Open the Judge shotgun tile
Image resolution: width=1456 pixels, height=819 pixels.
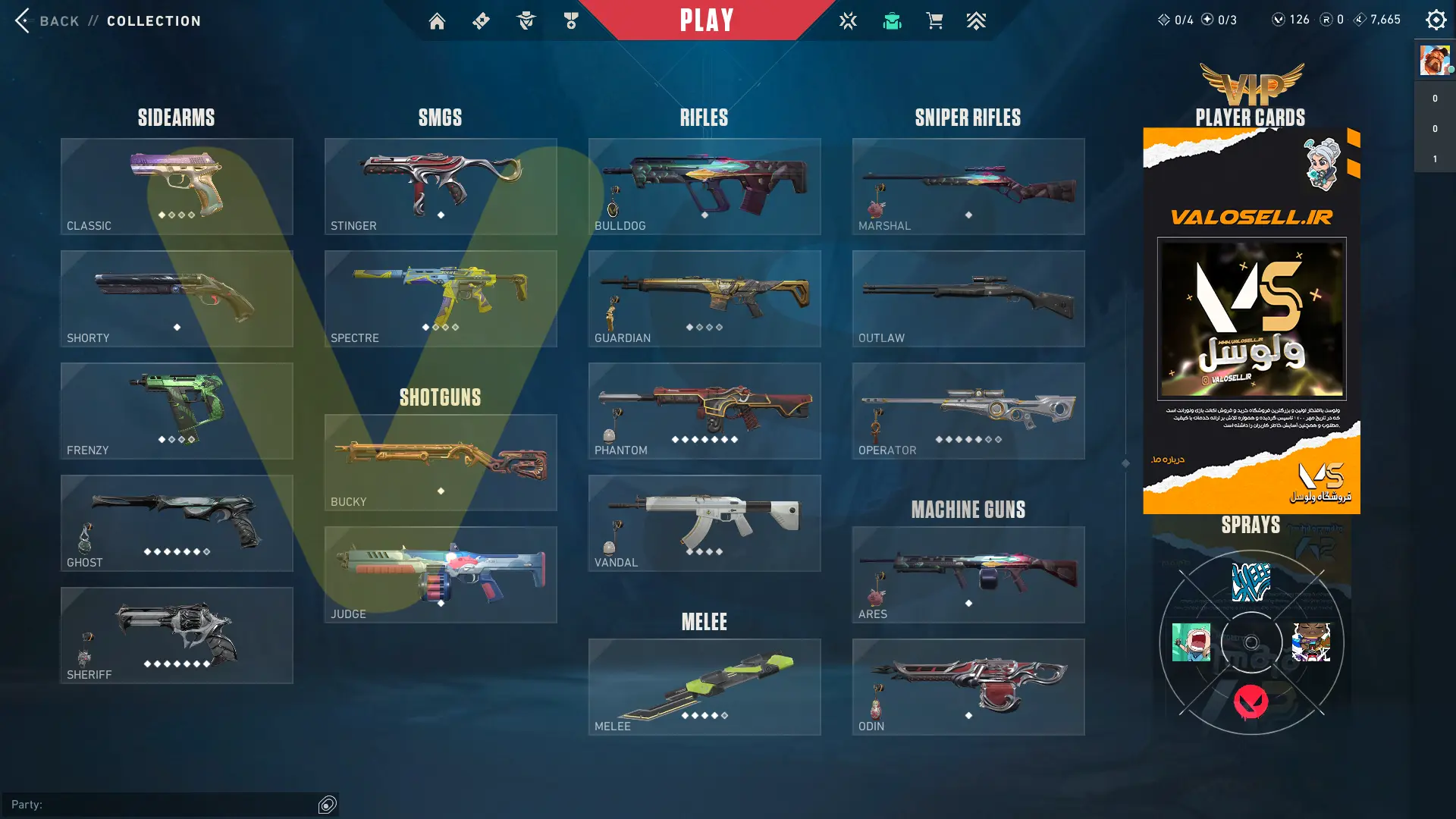tap(441, 575)
